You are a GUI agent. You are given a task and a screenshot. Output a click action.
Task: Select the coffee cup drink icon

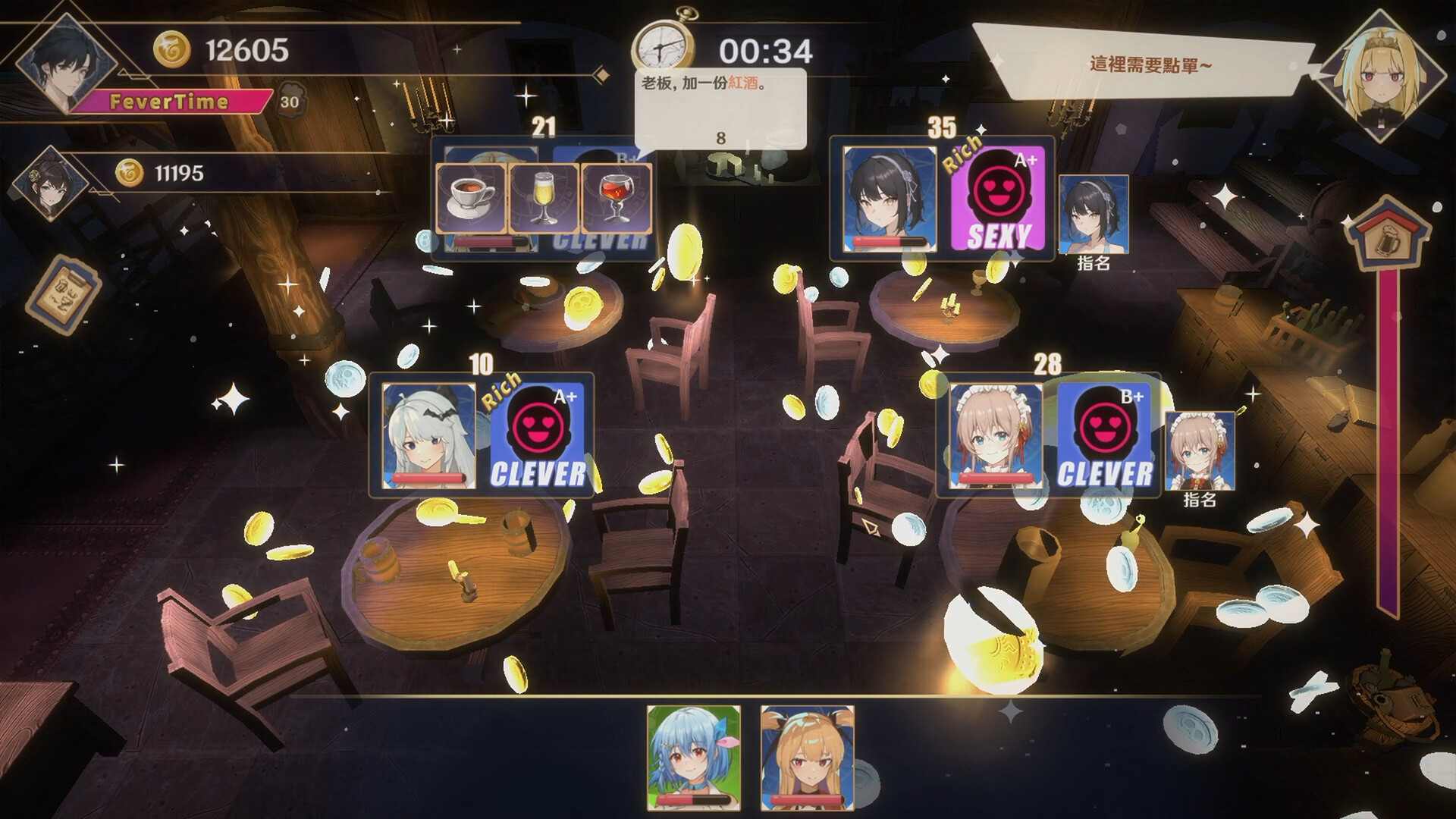(470, 196)
